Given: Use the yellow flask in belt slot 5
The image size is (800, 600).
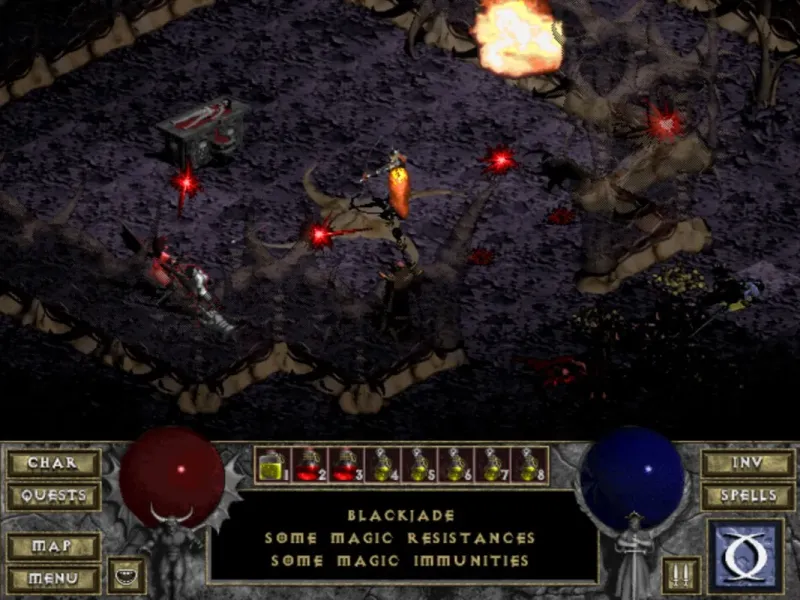Looking at the screenshot, I should pos(418,465).
